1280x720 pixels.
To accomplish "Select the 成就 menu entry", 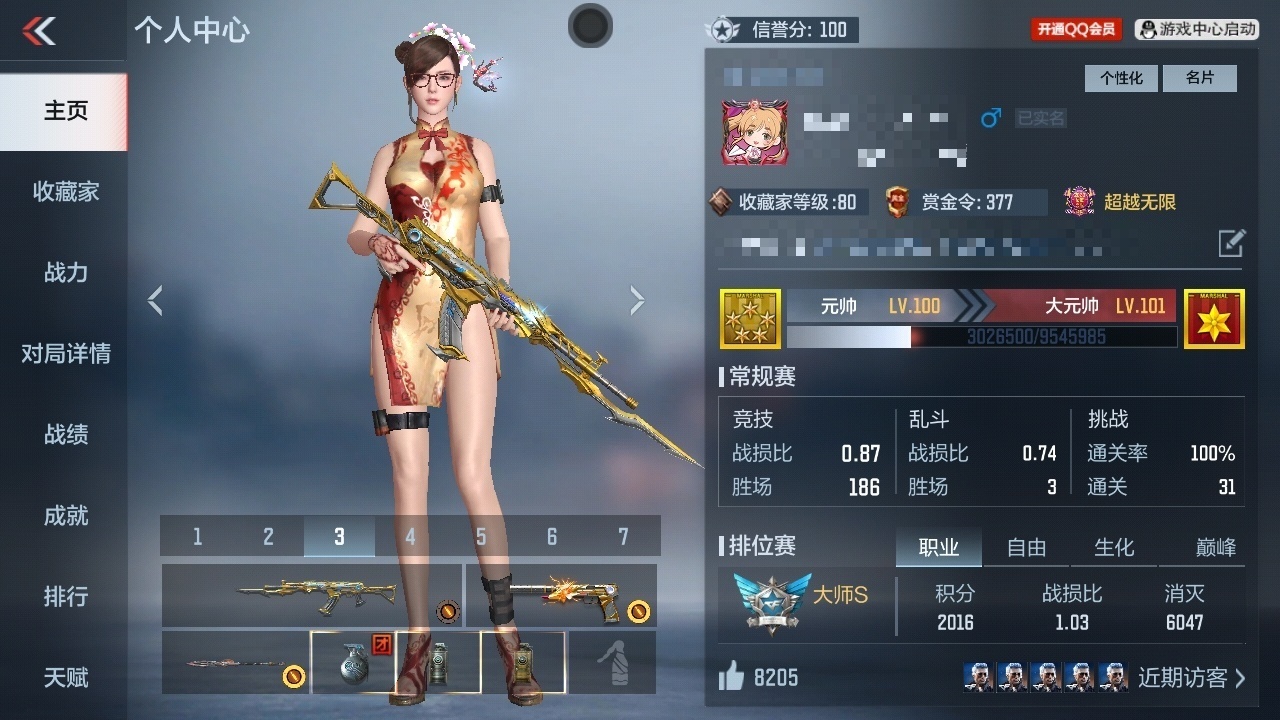I will click(x=65, y=515).
